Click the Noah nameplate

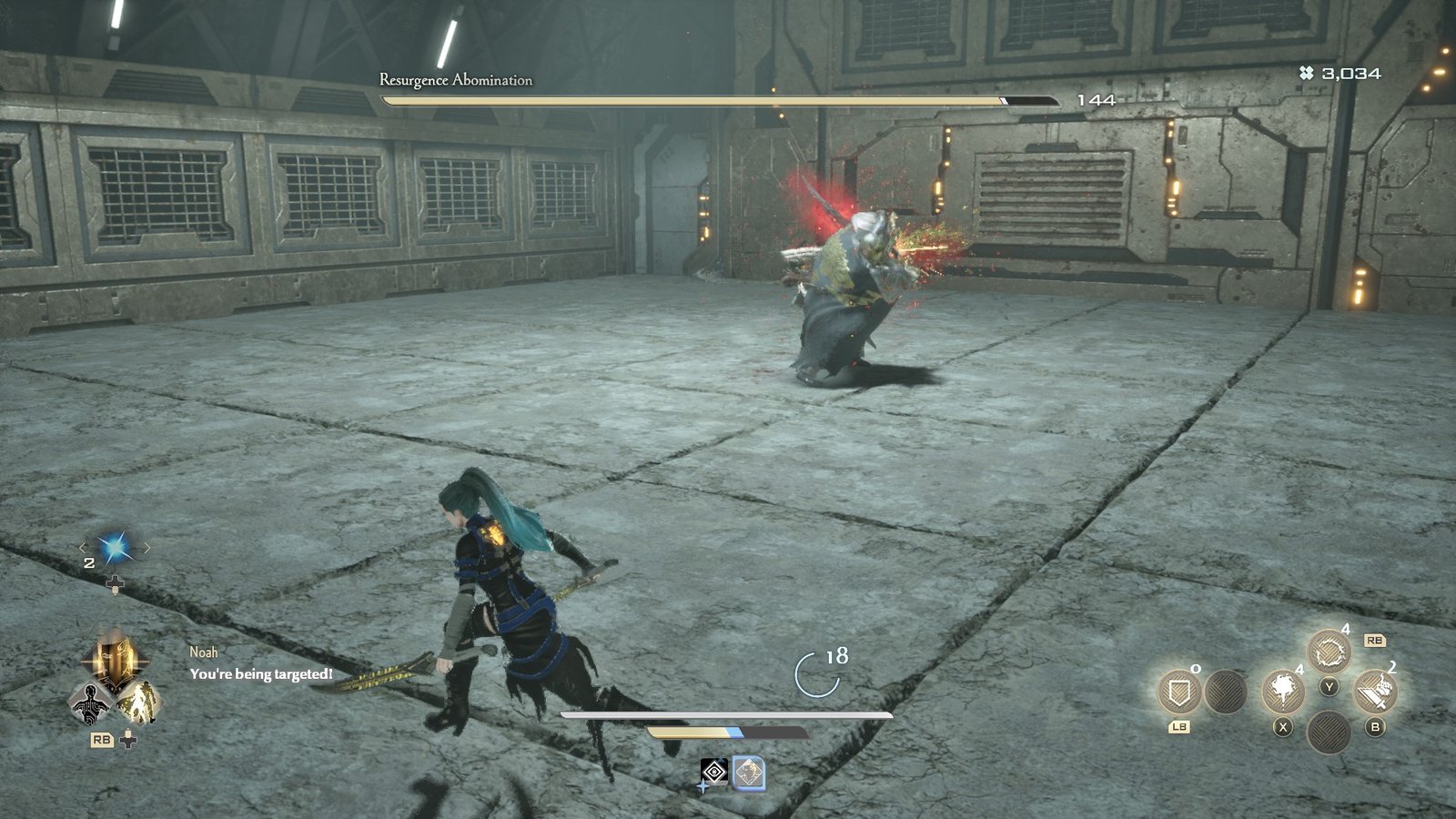click(x=204, y=652)
